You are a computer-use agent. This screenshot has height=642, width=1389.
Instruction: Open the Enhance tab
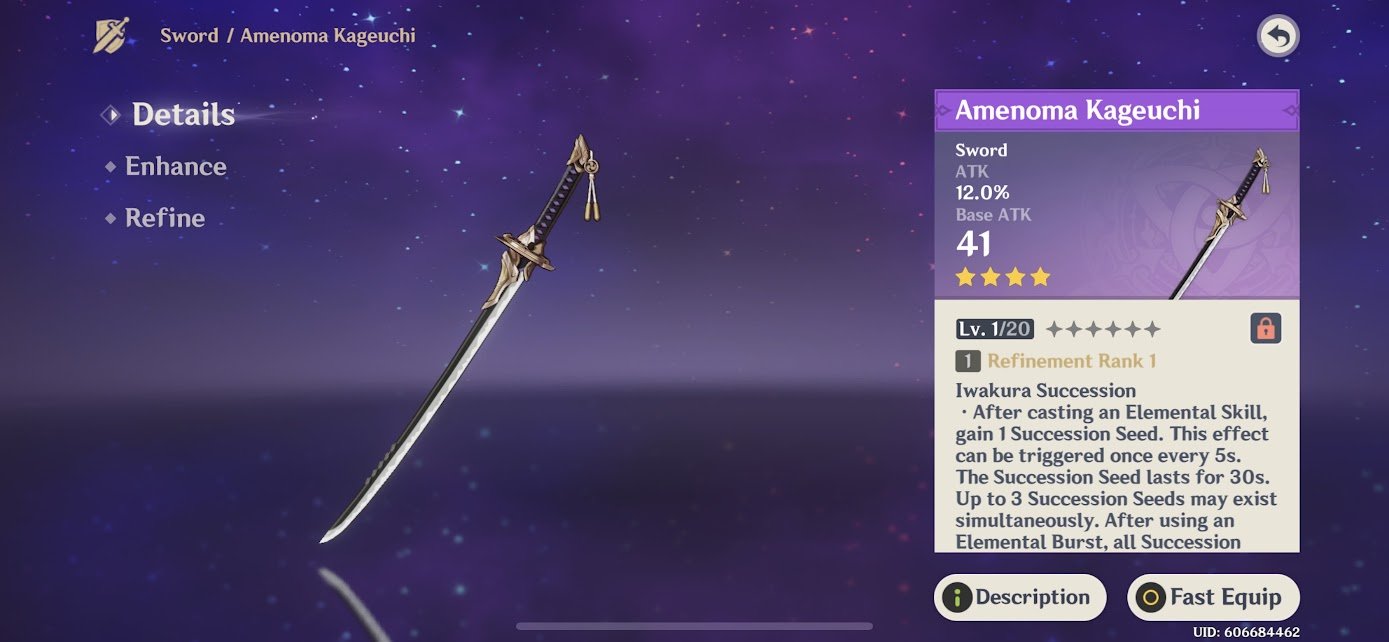175,167
